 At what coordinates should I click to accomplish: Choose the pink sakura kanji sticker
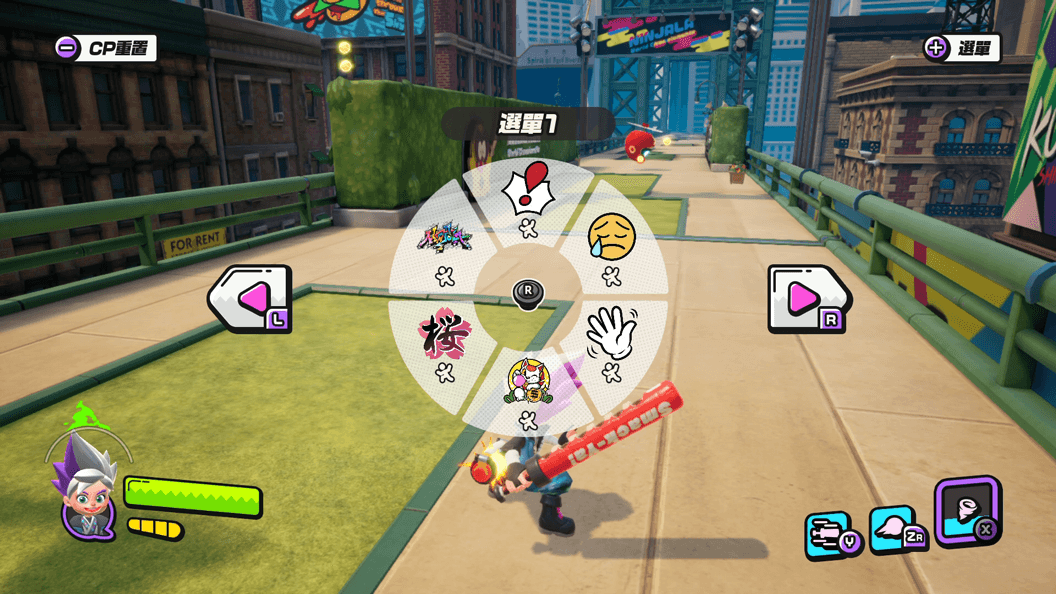[x=444, y=334]
